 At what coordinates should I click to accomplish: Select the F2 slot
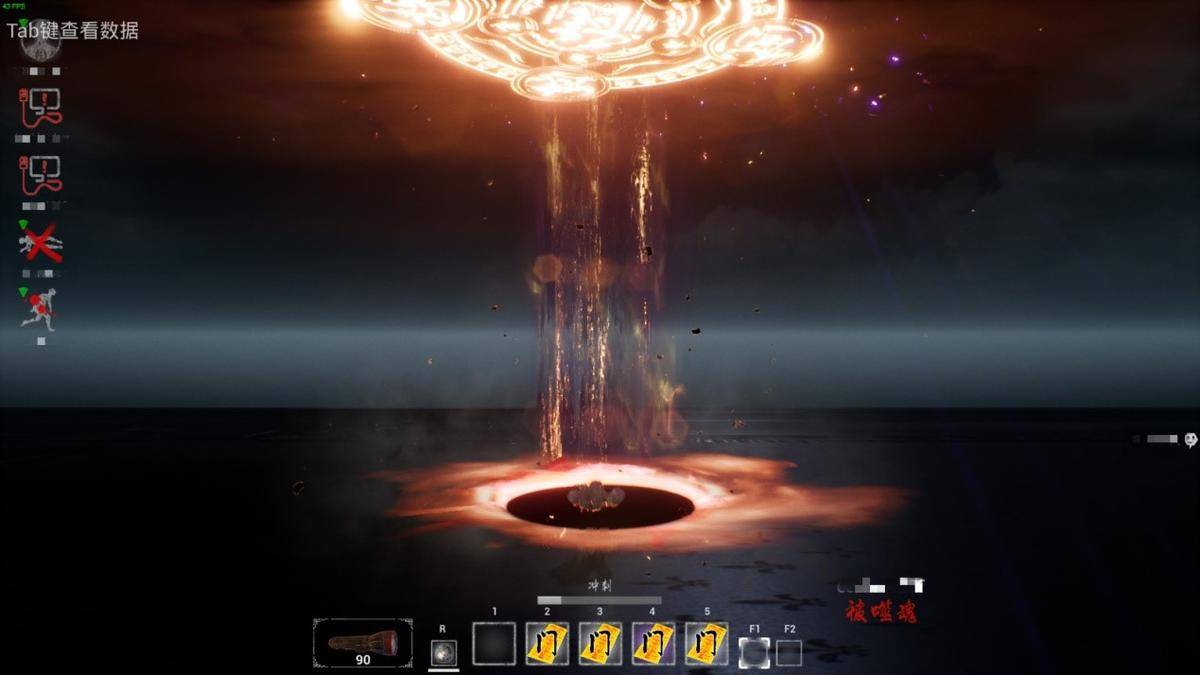789,652
